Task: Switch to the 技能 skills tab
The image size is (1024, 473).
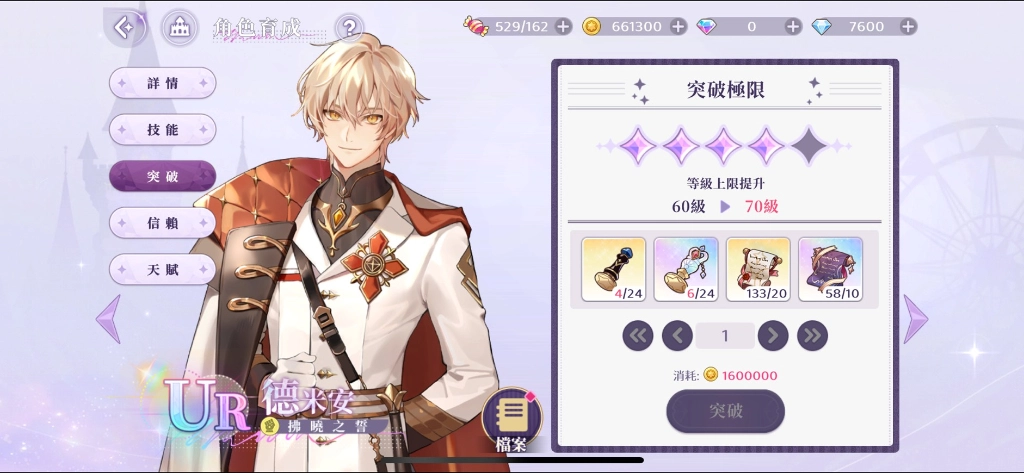Action: (162, 130)
